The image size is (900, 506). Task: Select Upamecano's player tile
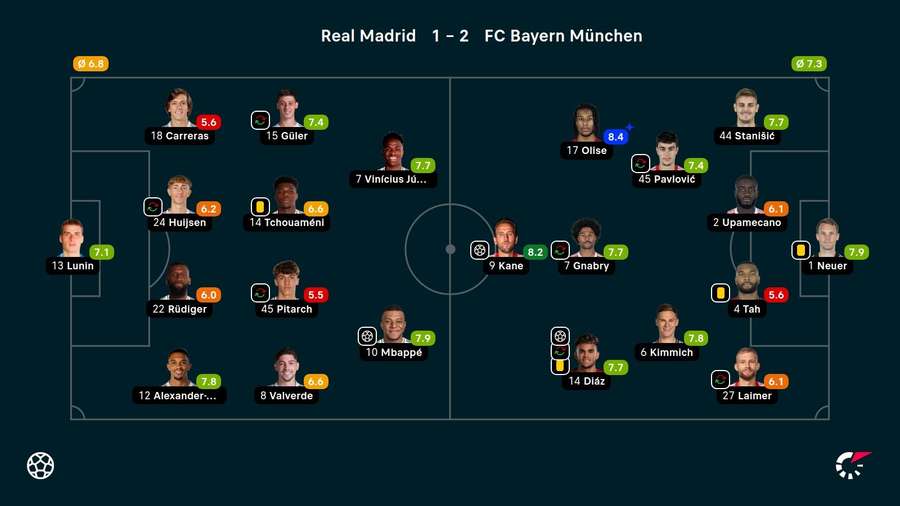pos(746,196)
